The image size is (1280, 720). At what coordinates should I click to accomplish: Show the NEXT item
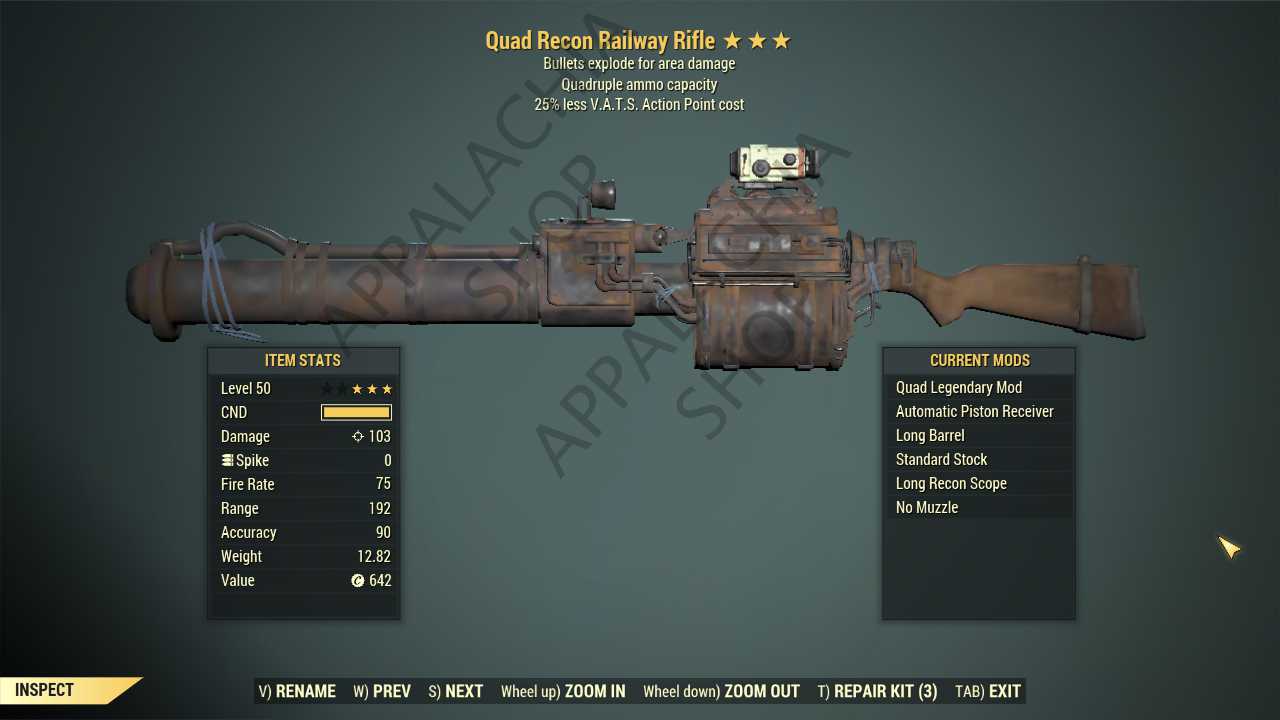click(x=456, y=691)
